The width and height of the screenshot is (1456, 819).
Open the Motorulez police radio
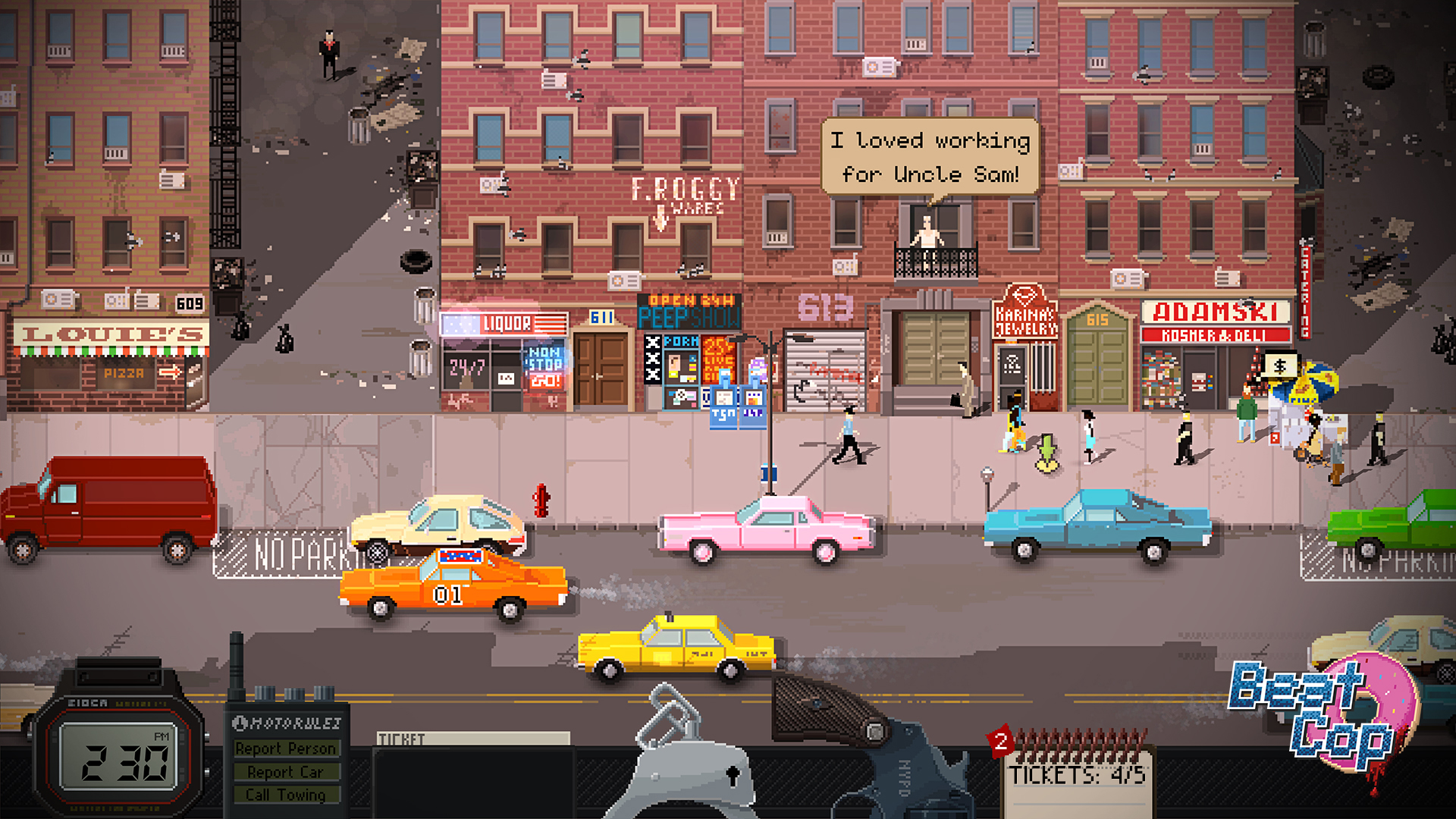point(288,758)
